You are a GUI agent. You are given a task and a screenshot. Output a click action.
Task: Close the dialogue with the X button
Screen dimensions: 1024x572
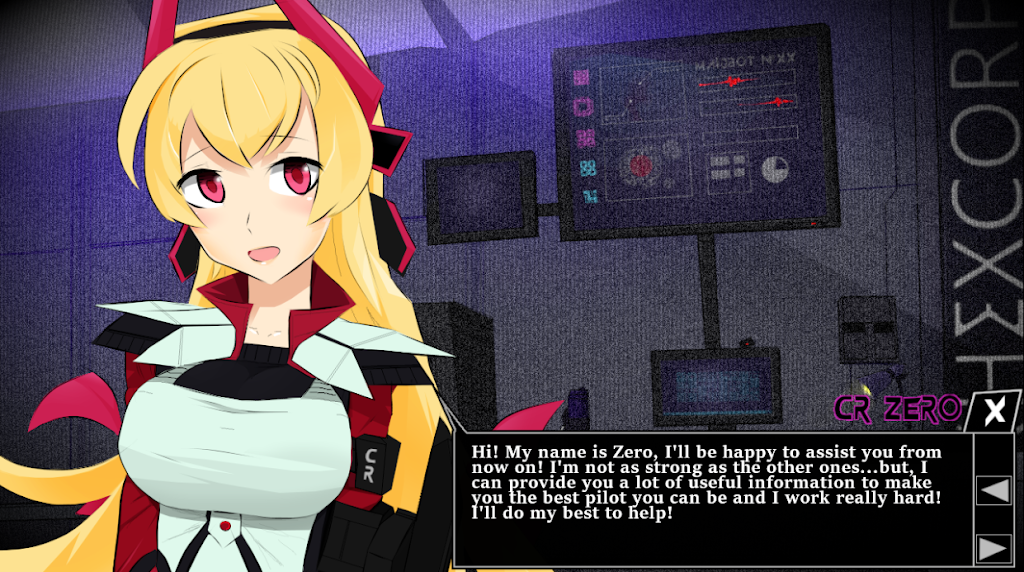click(x=993, y=411)
